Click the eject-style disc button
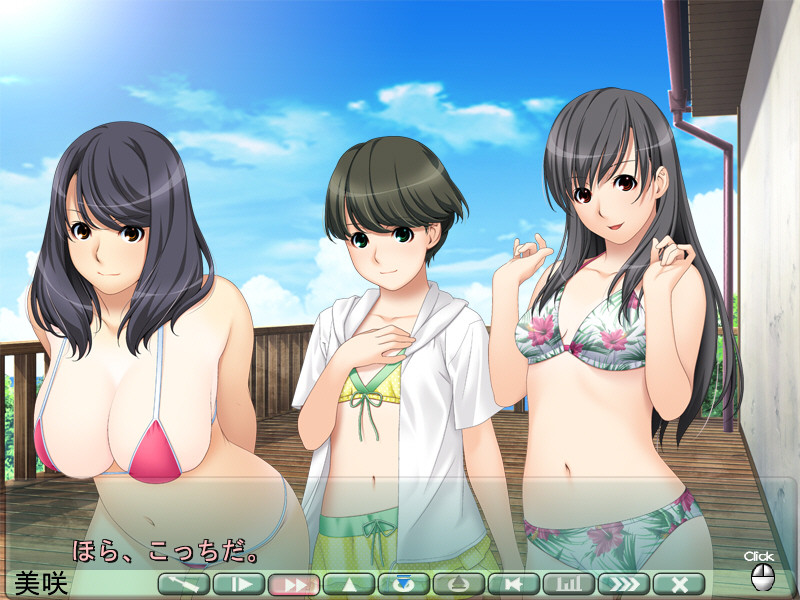 coord(459,584)
